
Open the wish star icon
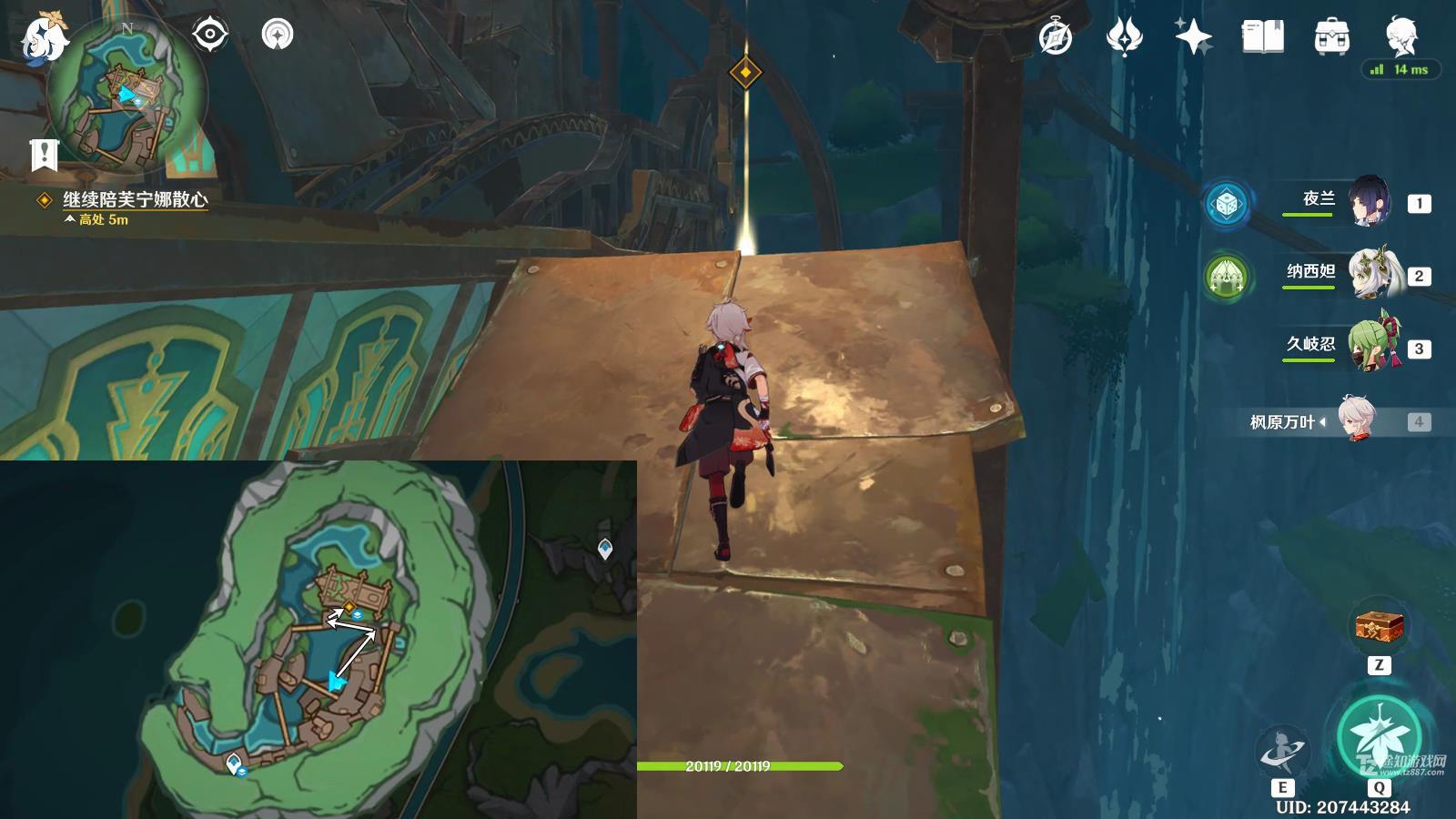coord(1193,37)
